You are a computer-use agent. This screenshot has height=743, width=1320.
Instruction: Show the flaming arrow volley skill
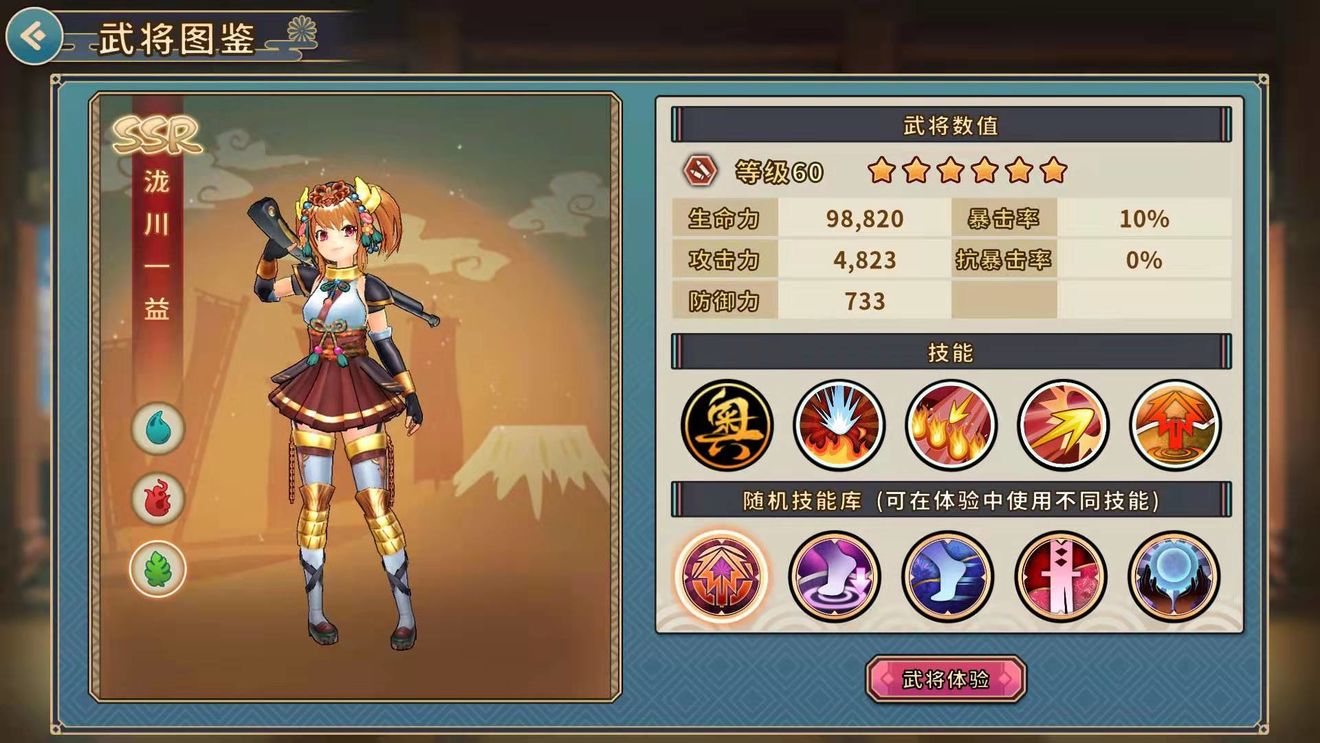point(951,424)
